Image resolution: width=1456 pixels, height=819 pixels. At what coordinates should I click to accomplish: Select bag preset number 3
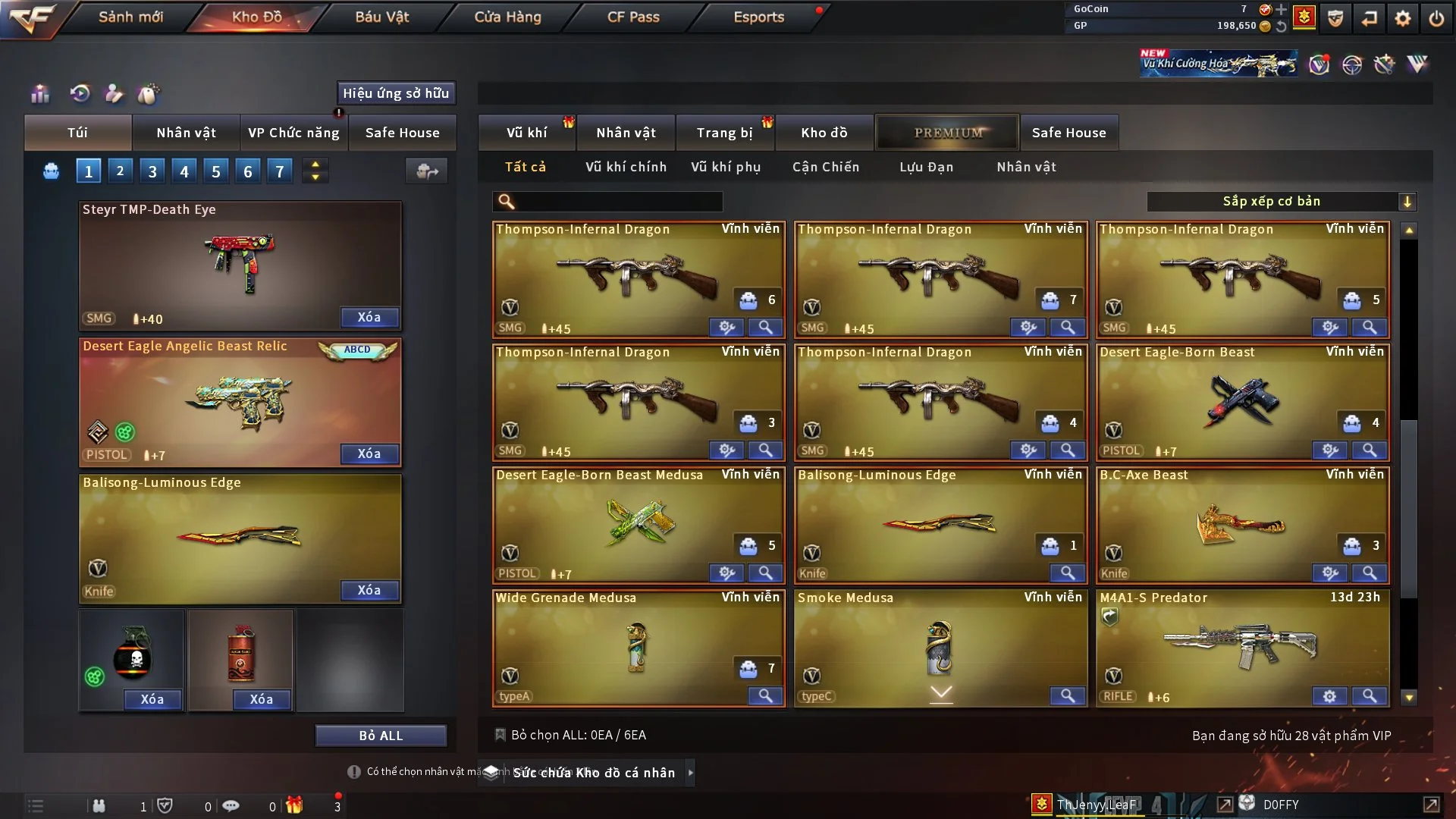pyautogui.click(x=152, y=171)
